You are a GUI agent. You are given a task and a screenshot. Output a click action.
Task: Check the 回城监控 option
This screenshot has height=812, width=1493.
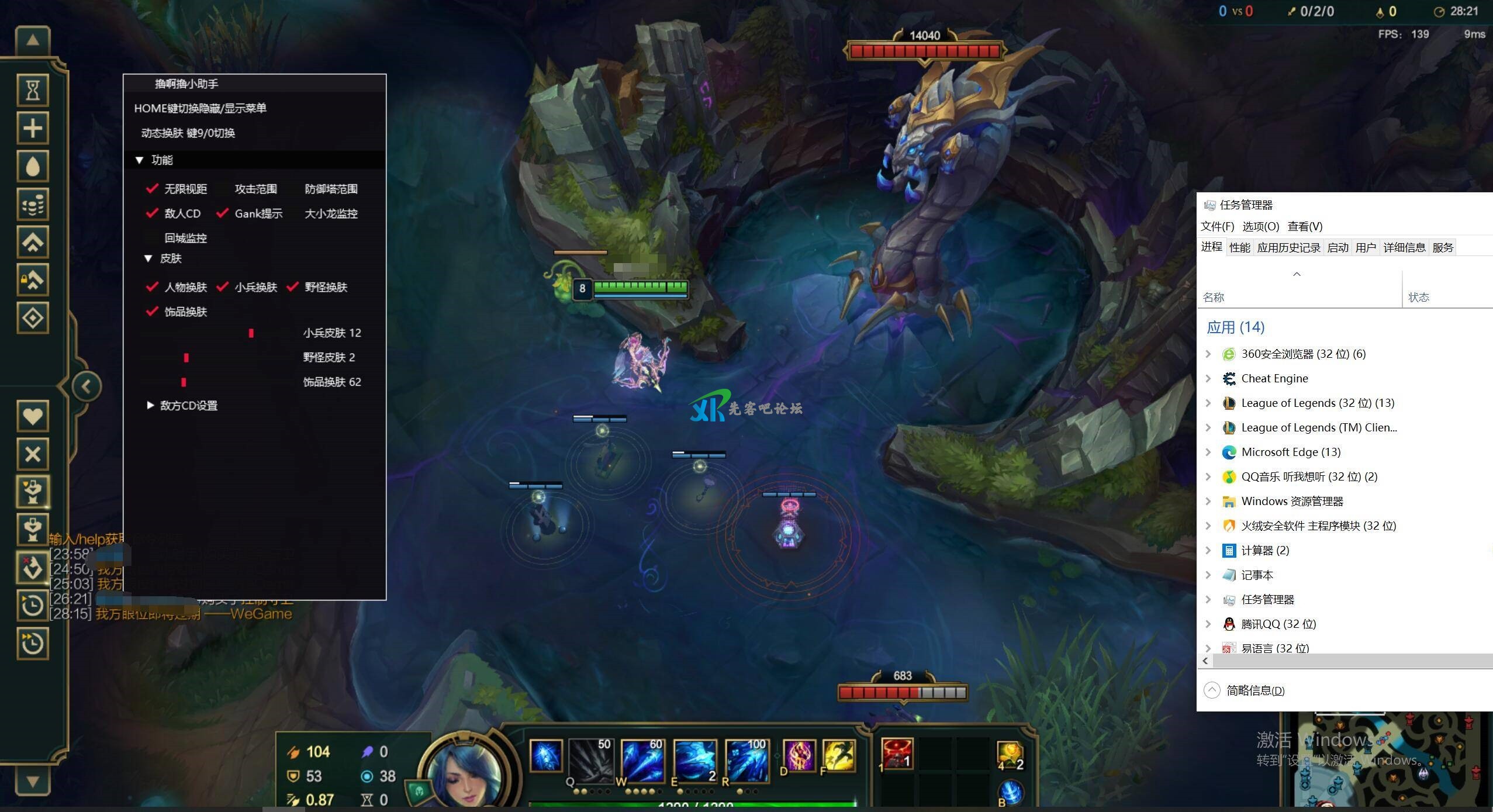[153, 238]
